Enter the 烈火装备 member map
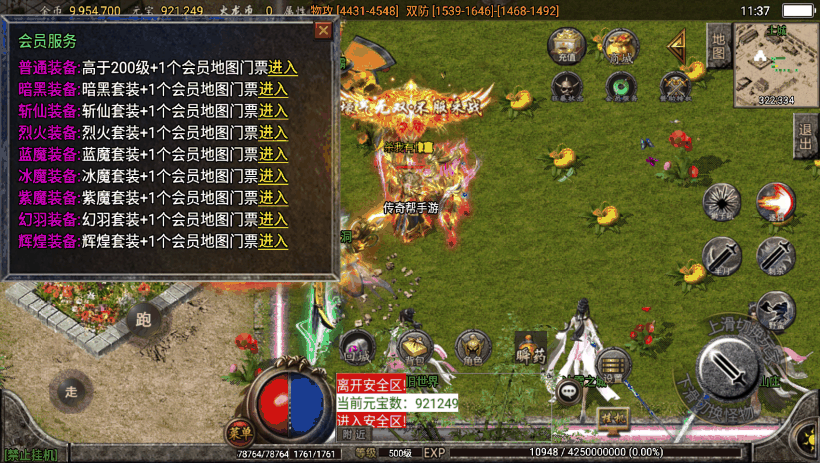This screenshot has height=463, width=820. [273, 132]
